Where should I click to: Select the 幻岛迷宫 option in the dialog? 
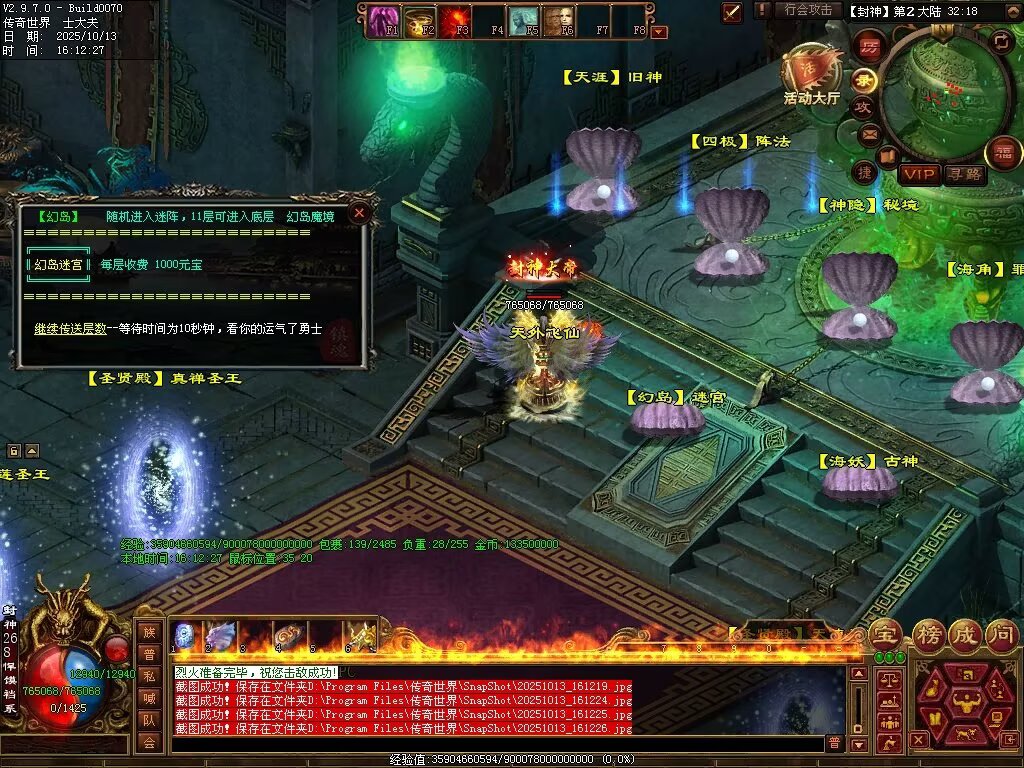click(x=58, y=265)
